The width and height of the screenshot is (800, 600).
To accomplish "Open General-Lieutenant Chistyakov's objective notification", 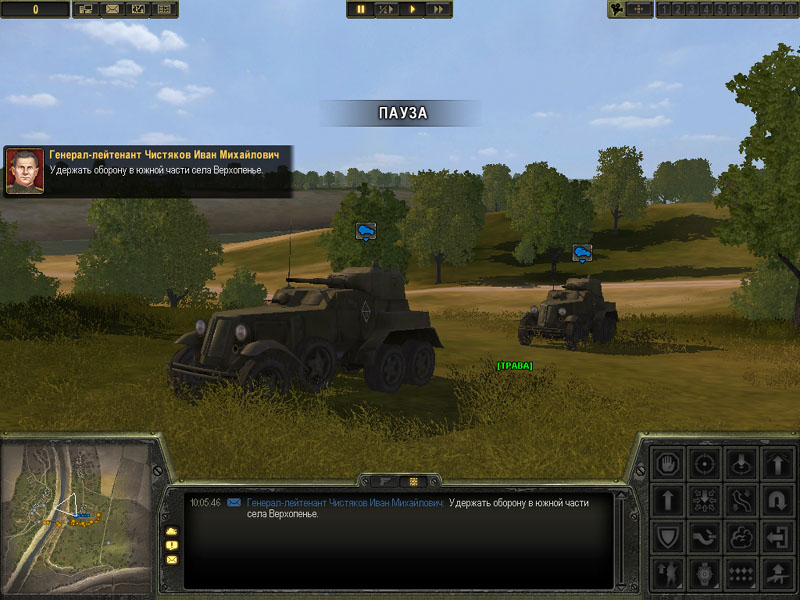I will pos(148,170).
